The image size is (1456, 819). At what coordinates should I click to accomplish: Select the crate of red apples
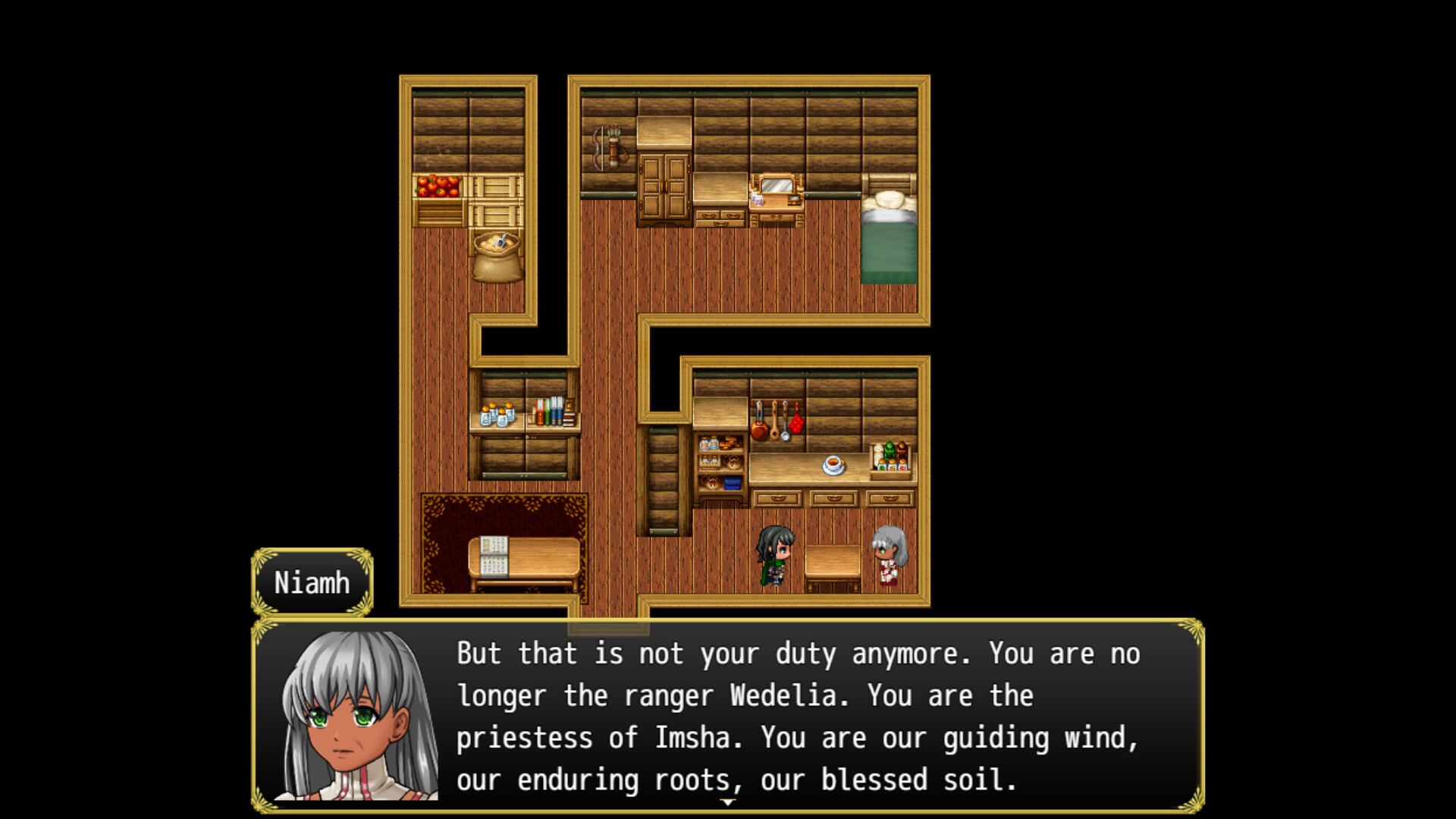[436, 187]
